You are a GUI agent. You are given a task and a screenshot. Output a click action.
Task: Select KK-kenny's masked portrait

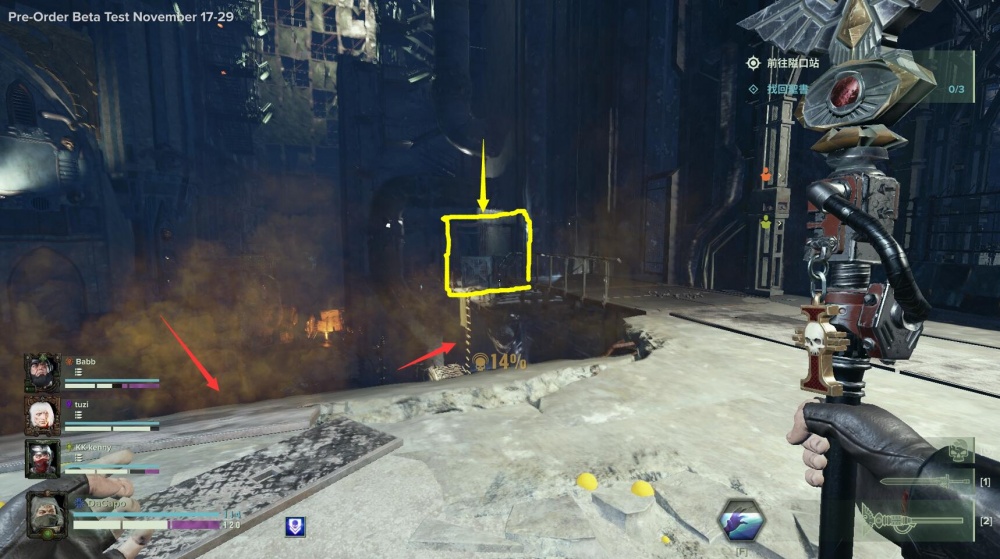pyautogui.click(x=42, y=458)
